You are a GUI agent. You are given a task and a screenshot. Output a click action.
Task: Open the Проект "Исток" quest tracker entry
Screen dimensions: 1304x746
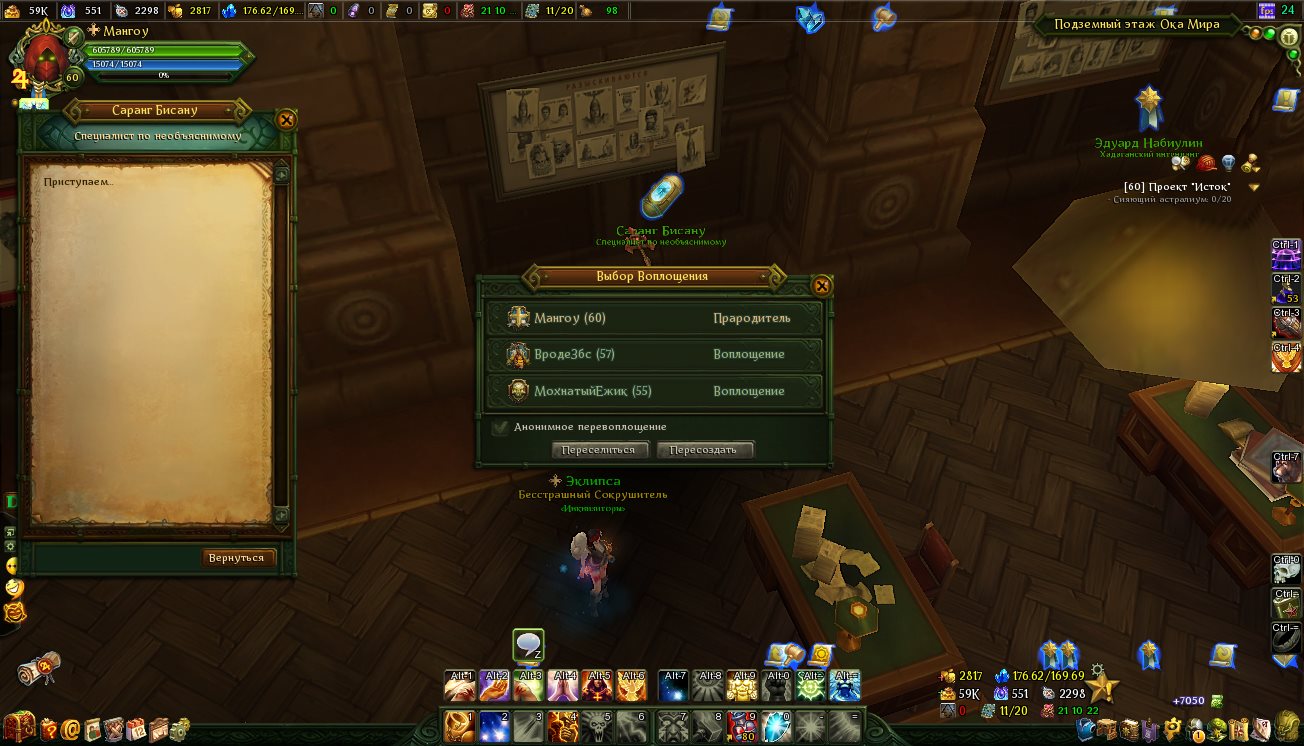click(1177, 187)
